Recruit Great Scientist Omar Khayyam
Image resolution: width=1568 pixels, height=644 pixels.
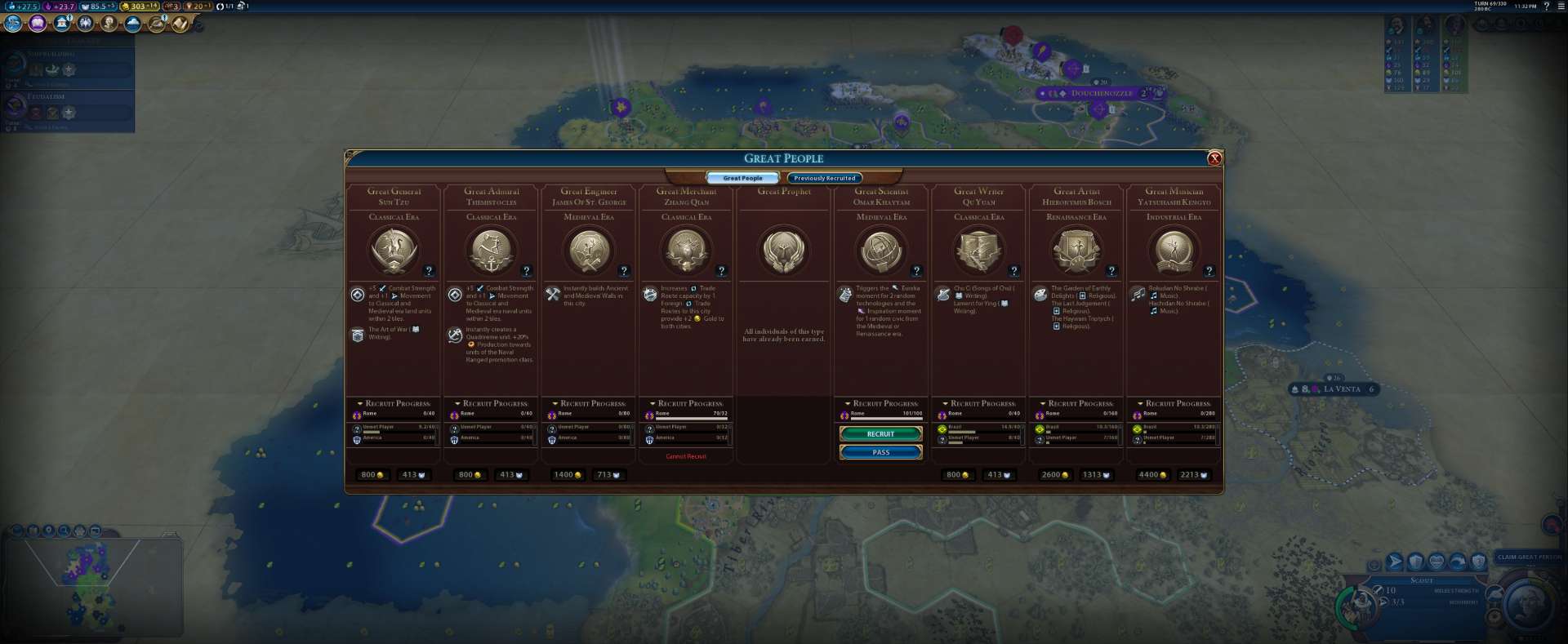click(880, 433)
